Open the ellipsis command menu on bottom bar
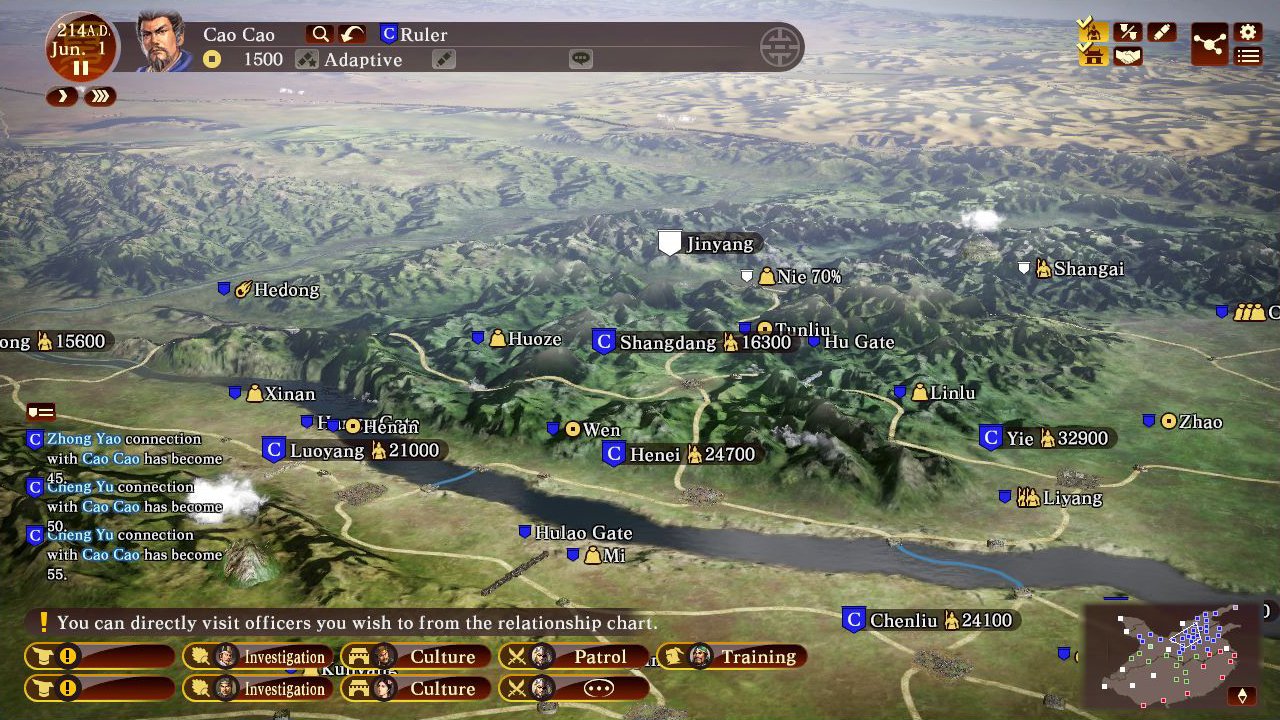 [x=600, y=688]
